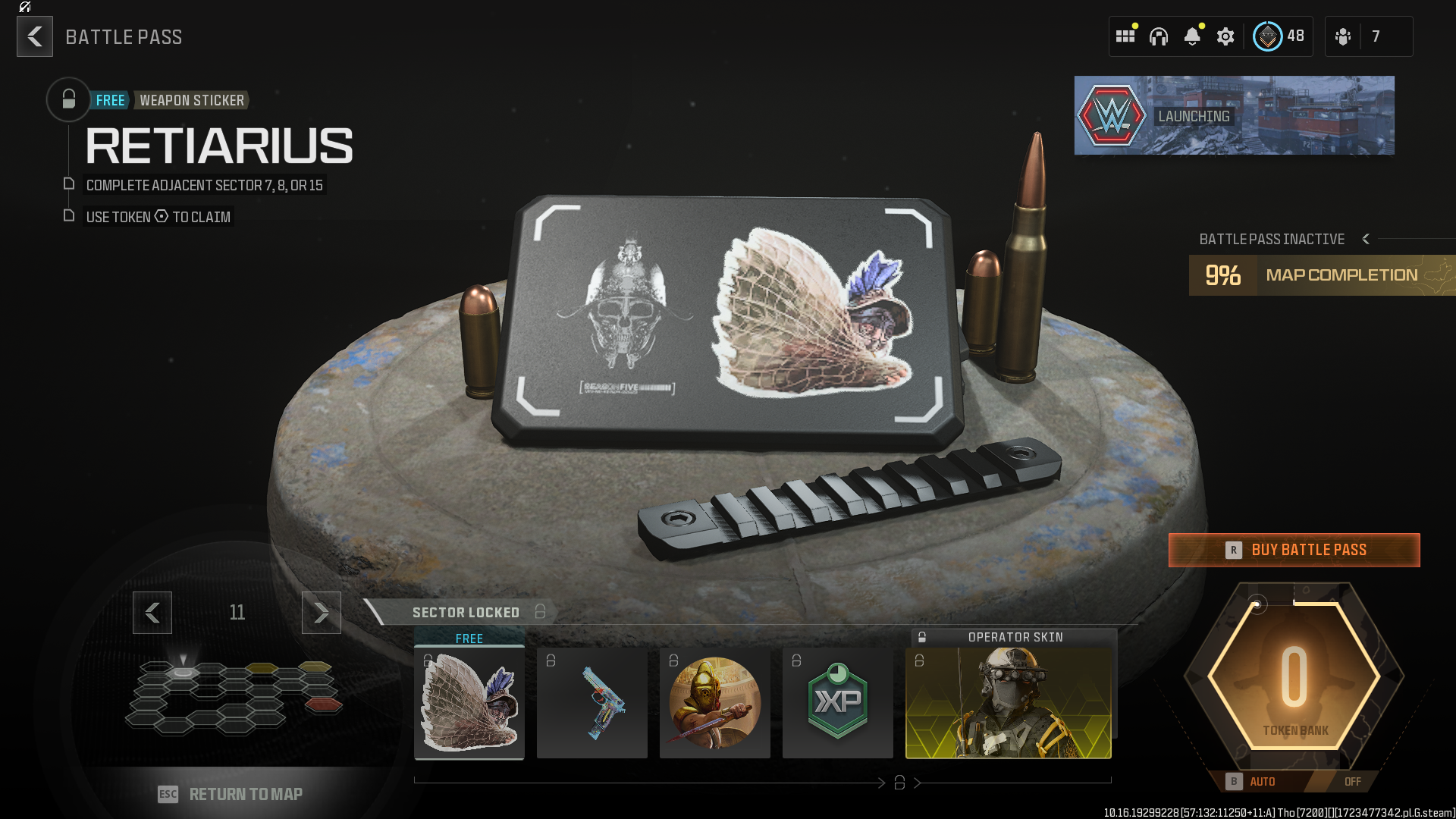1456x819 pixels.
Task: View the level 48 player profile
Action: pyautogui.click(x=1279, y=36)
